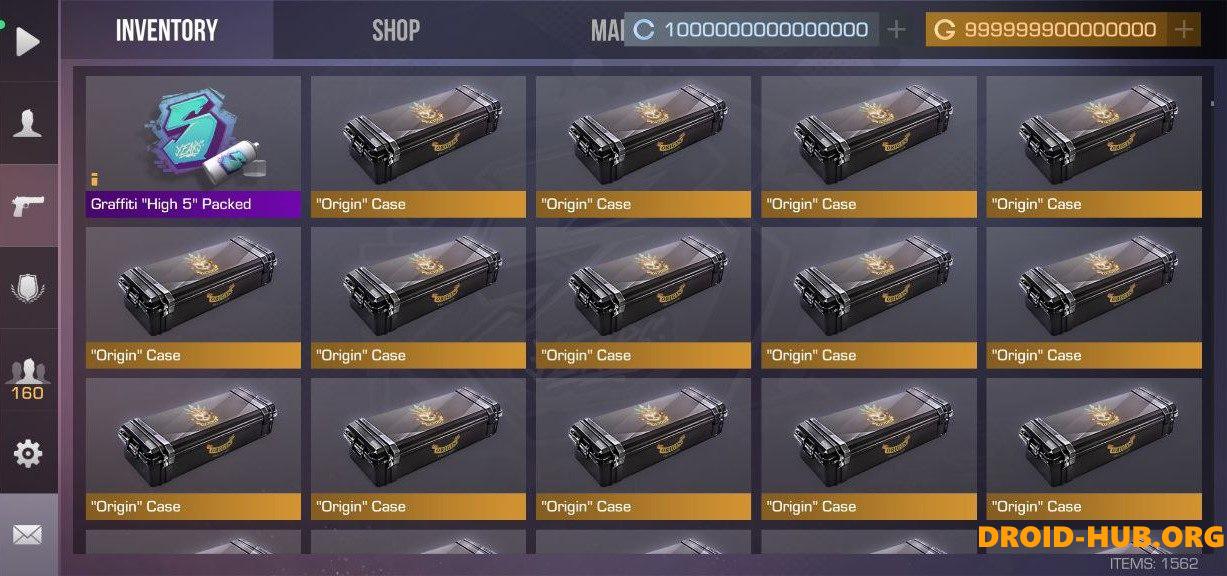Select the Graffiti "High 5" Packed item

tap(193, 147)
